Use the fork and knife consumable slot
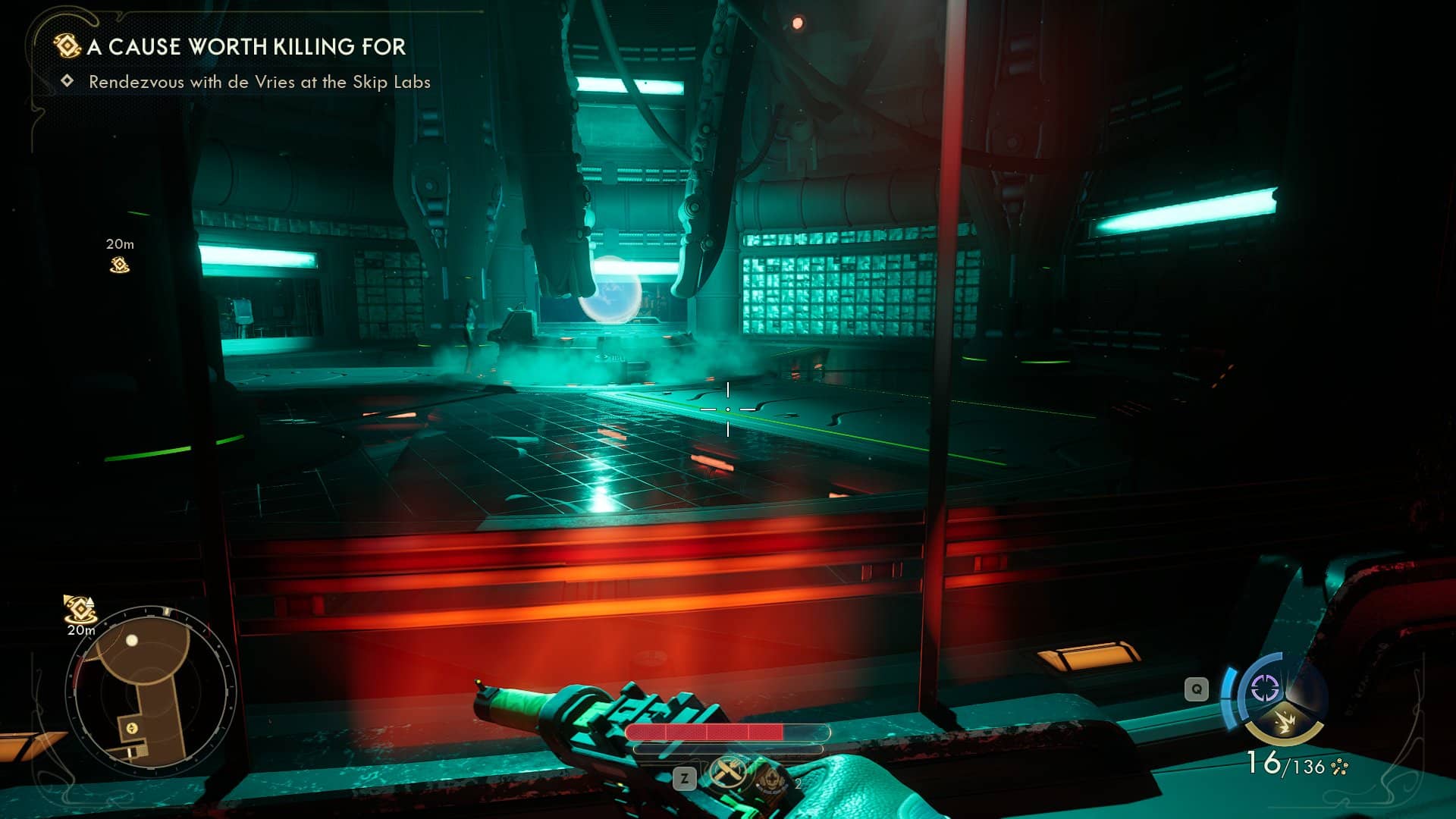The image size is (1456, 819). point(729,773)
